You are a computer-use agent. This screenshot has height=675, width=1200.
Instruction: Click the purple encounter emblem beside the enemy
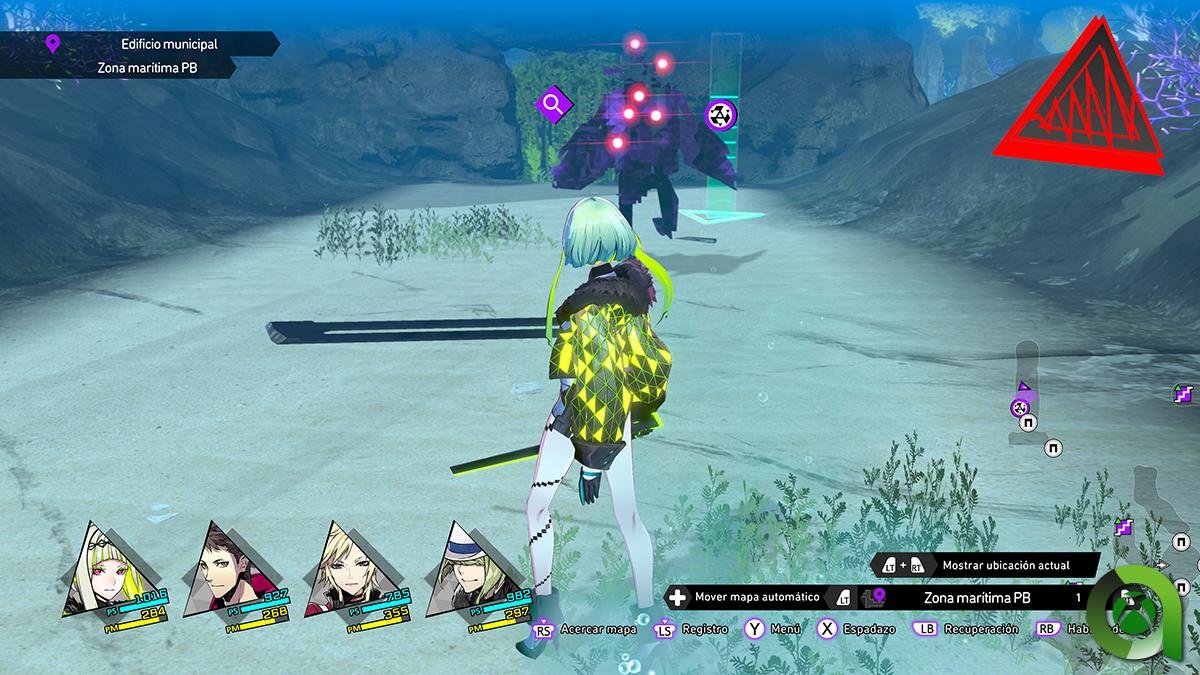coord(721,115)
